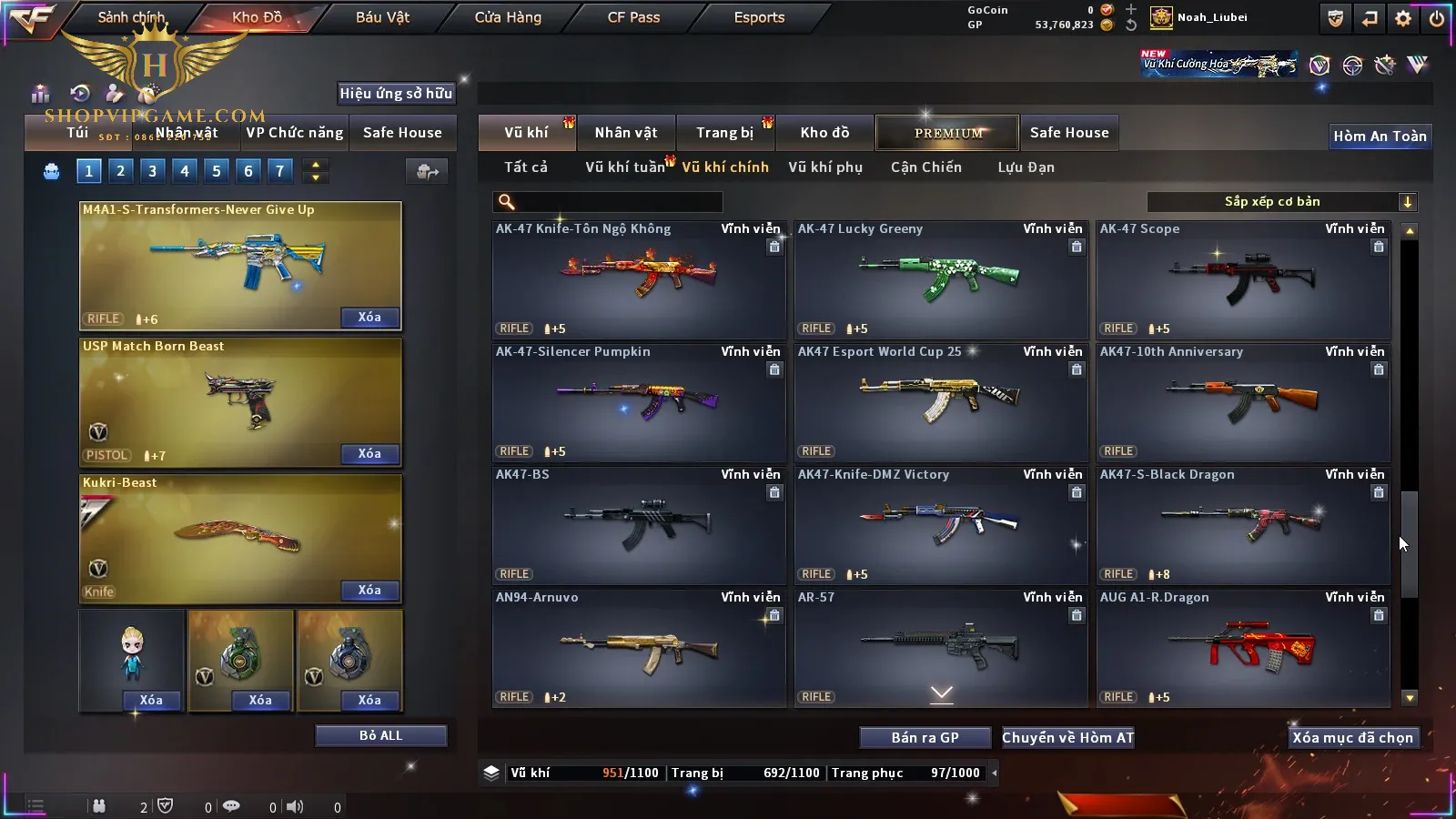Open the Sắp xếp cơ bản sort dropdown
1456x819 pixels.
pos(1281,202)
